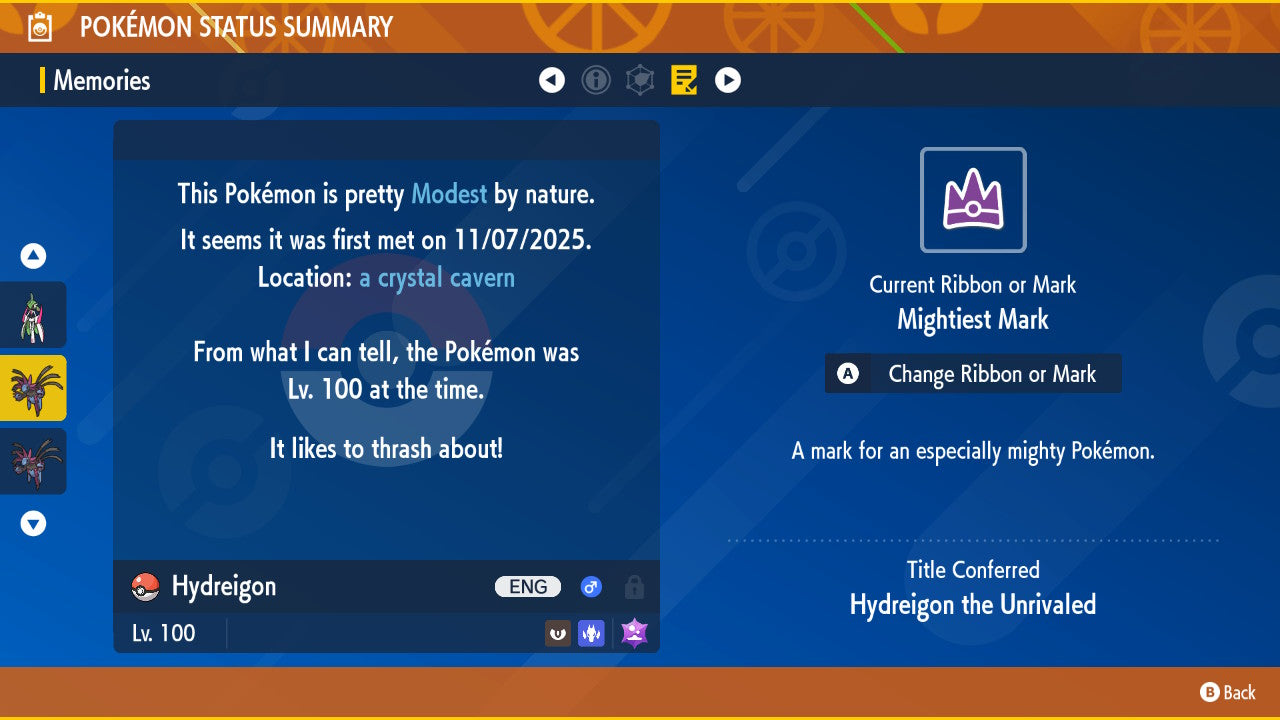Toggle the male gender symbol

point(591,587)
